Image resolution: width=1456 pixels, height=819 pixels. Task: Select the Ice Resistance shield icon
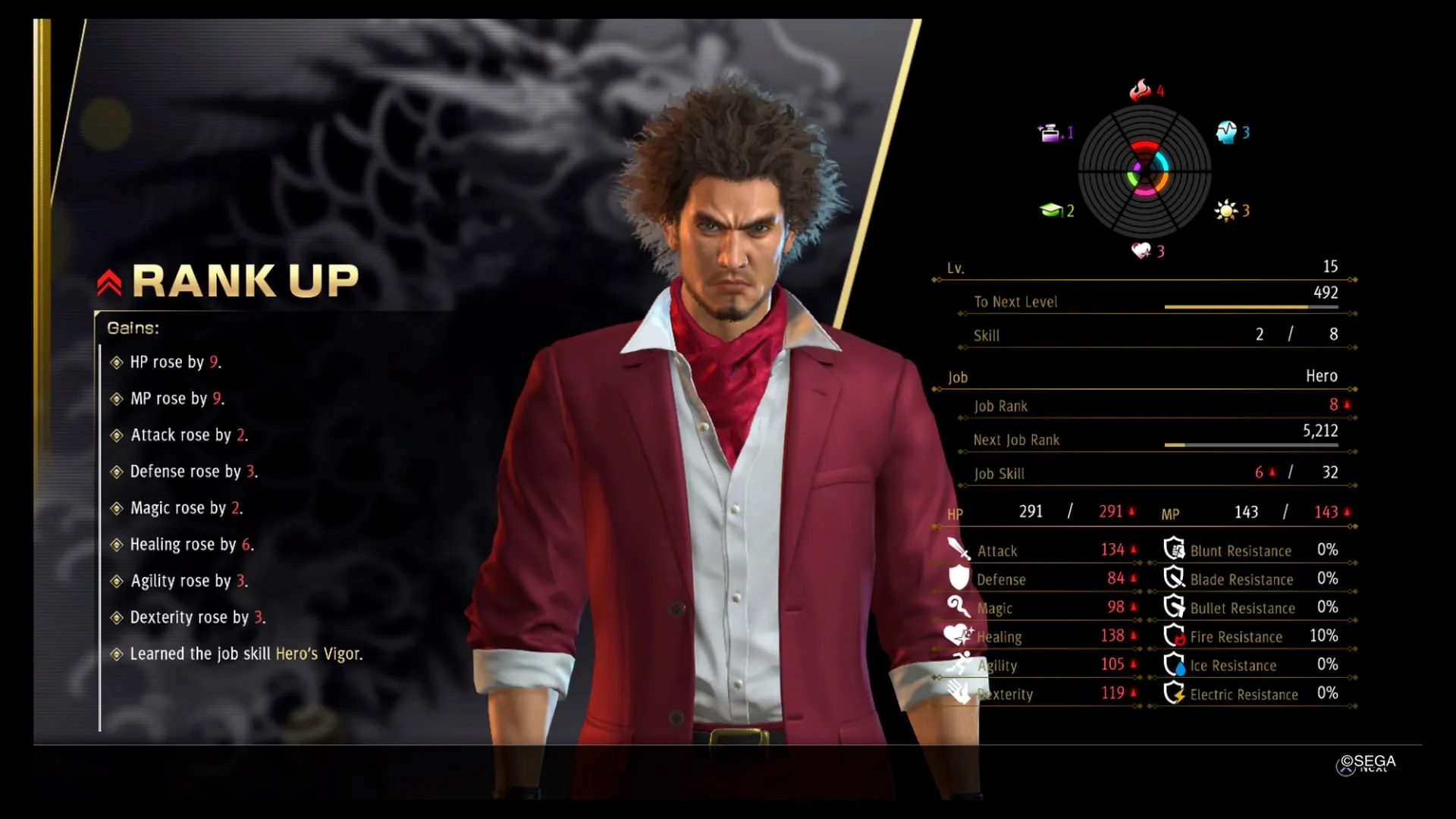coord(1175,664)
